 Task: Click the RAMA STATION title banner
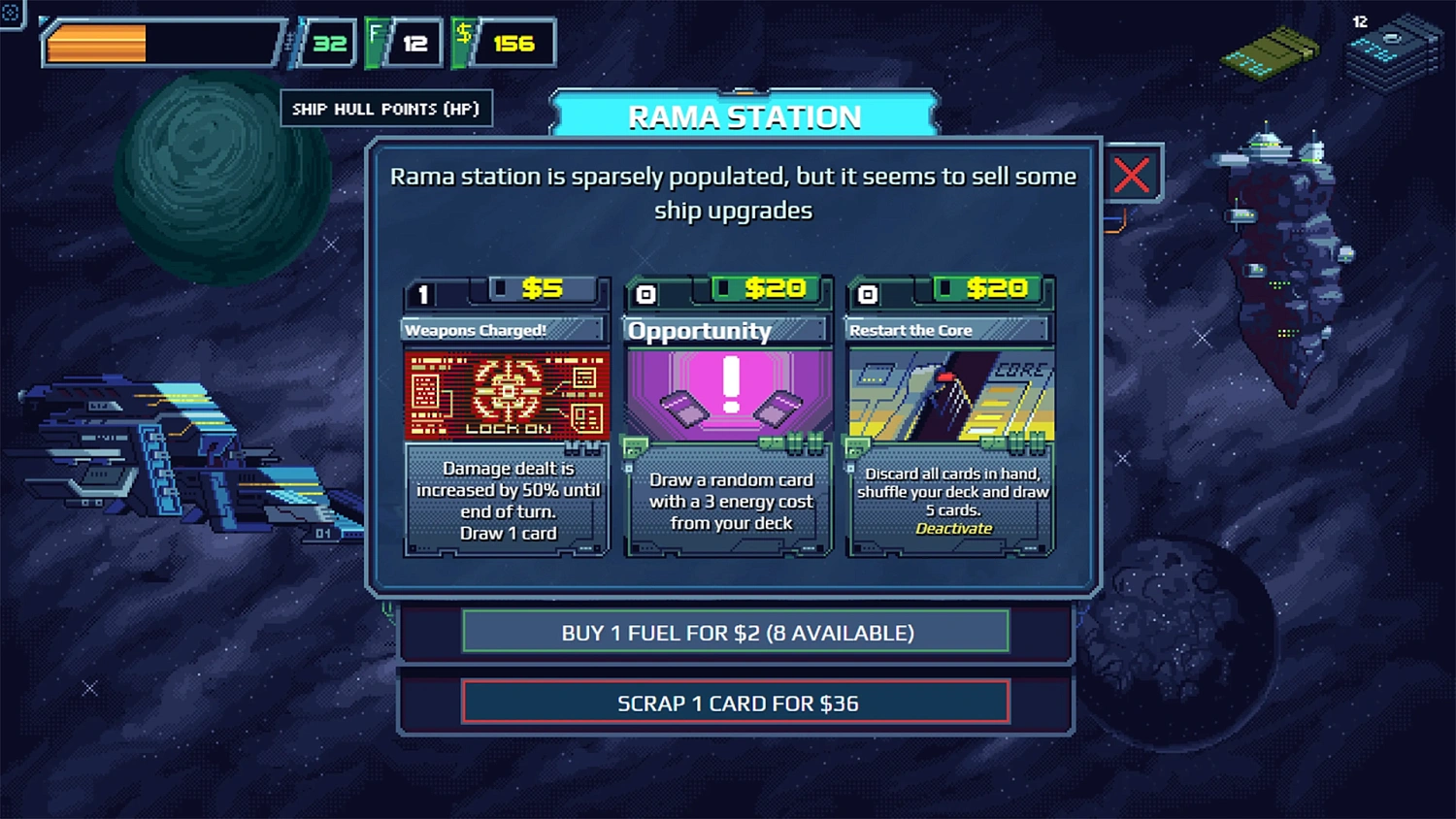(x=745, y=115)
